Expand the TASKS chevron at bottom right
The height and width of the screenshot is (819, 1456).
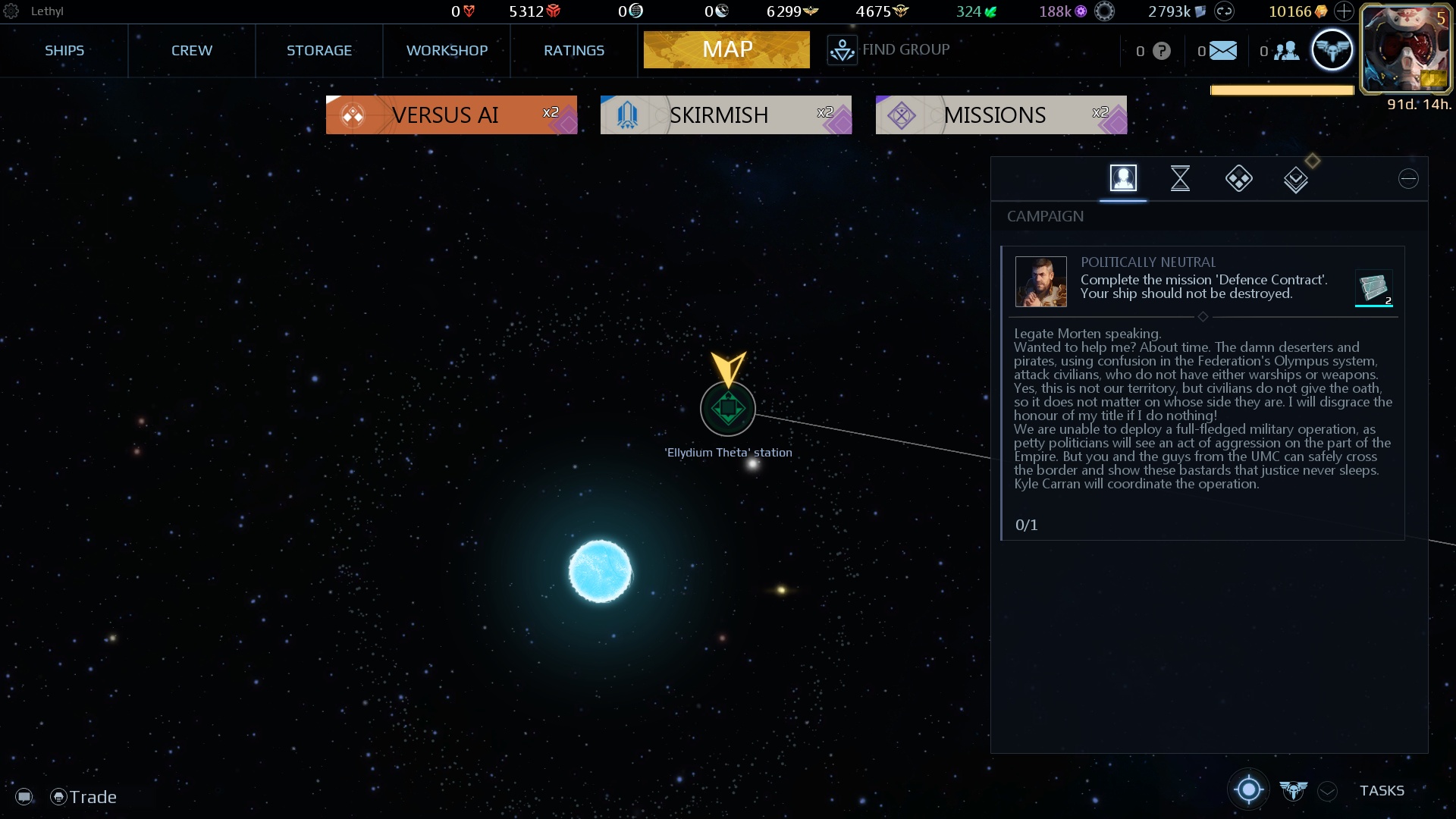pyautogui.click(x=1327, y=791)
